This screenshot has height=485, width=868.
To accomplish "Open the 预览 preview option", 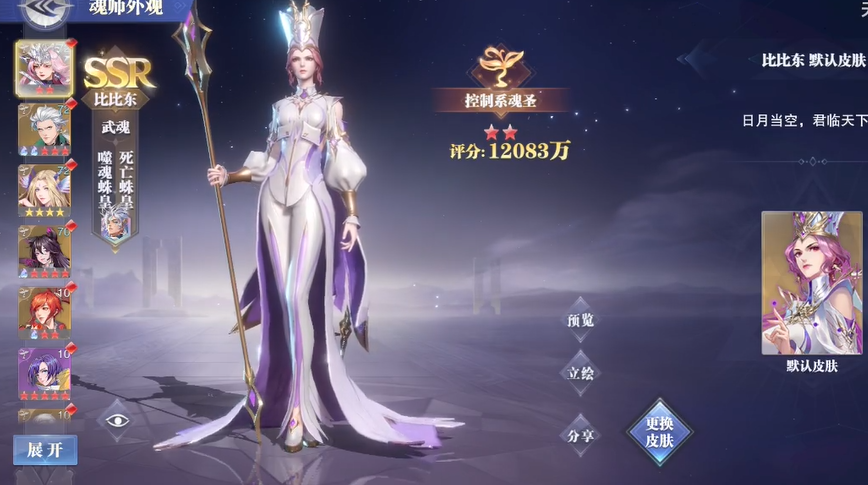I will [x=580, y=320].
